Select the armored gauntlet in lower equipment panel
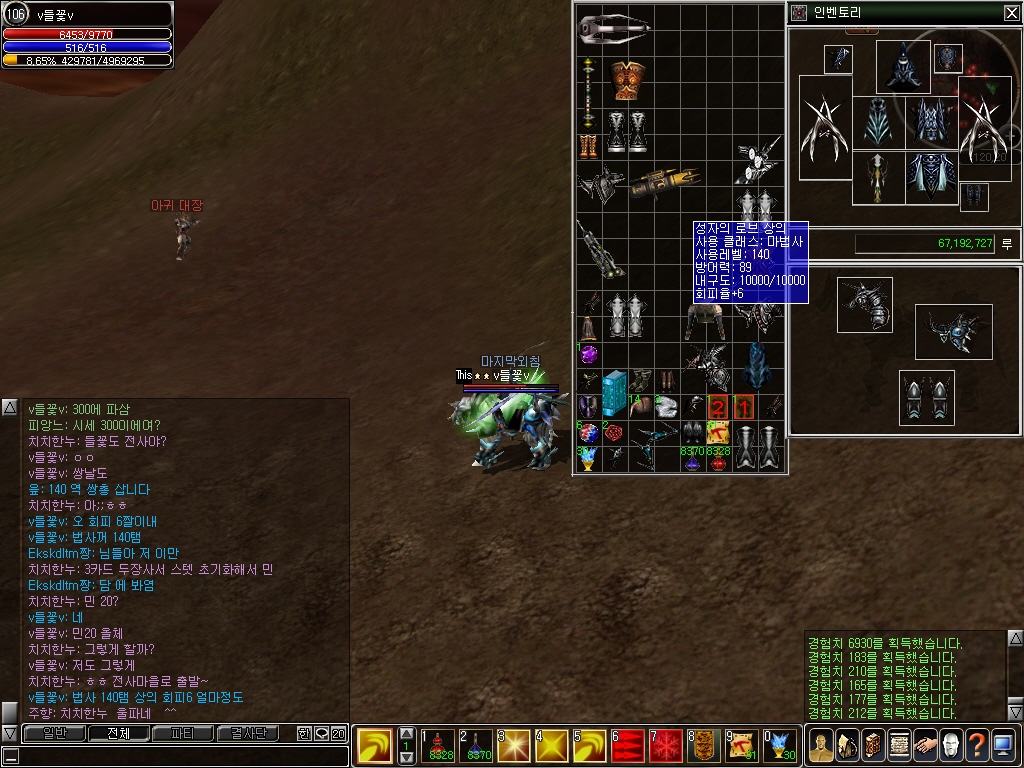The image size is (1024, 768). (864, 304)
